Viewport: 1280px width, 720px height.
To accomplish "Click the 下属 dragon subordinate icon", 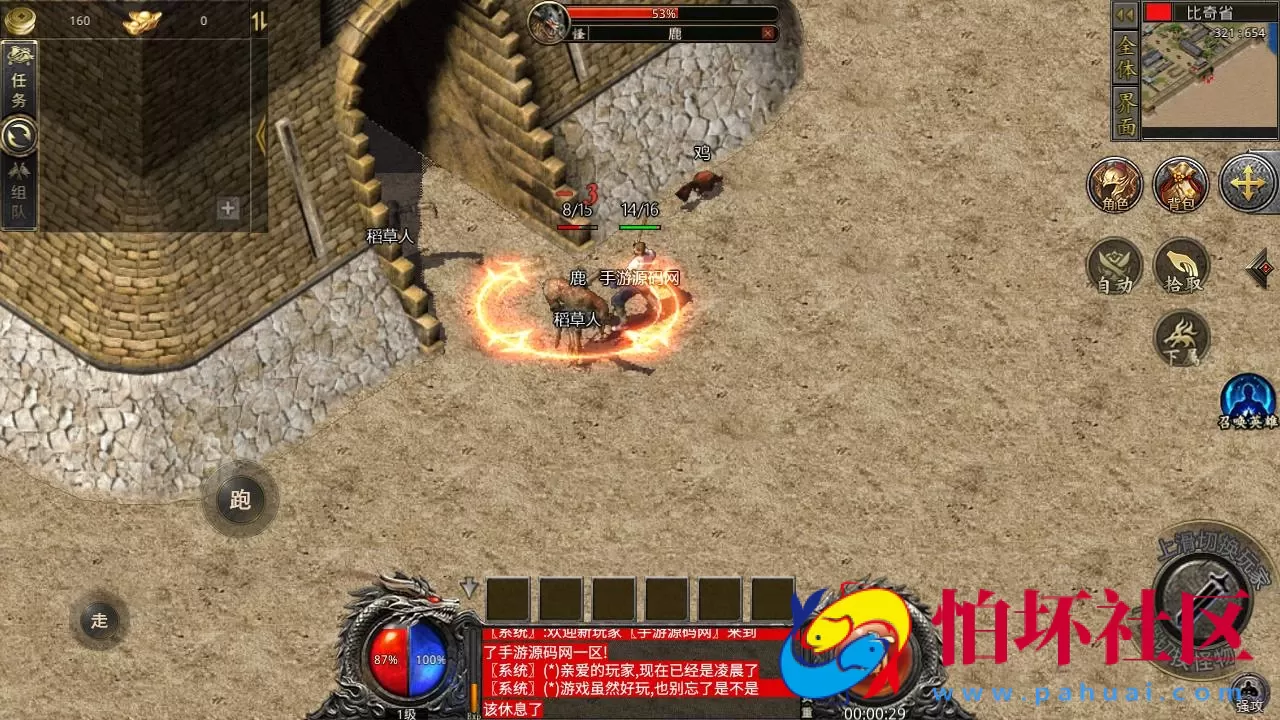I will pyautogui.click(x=1182, y=338).
